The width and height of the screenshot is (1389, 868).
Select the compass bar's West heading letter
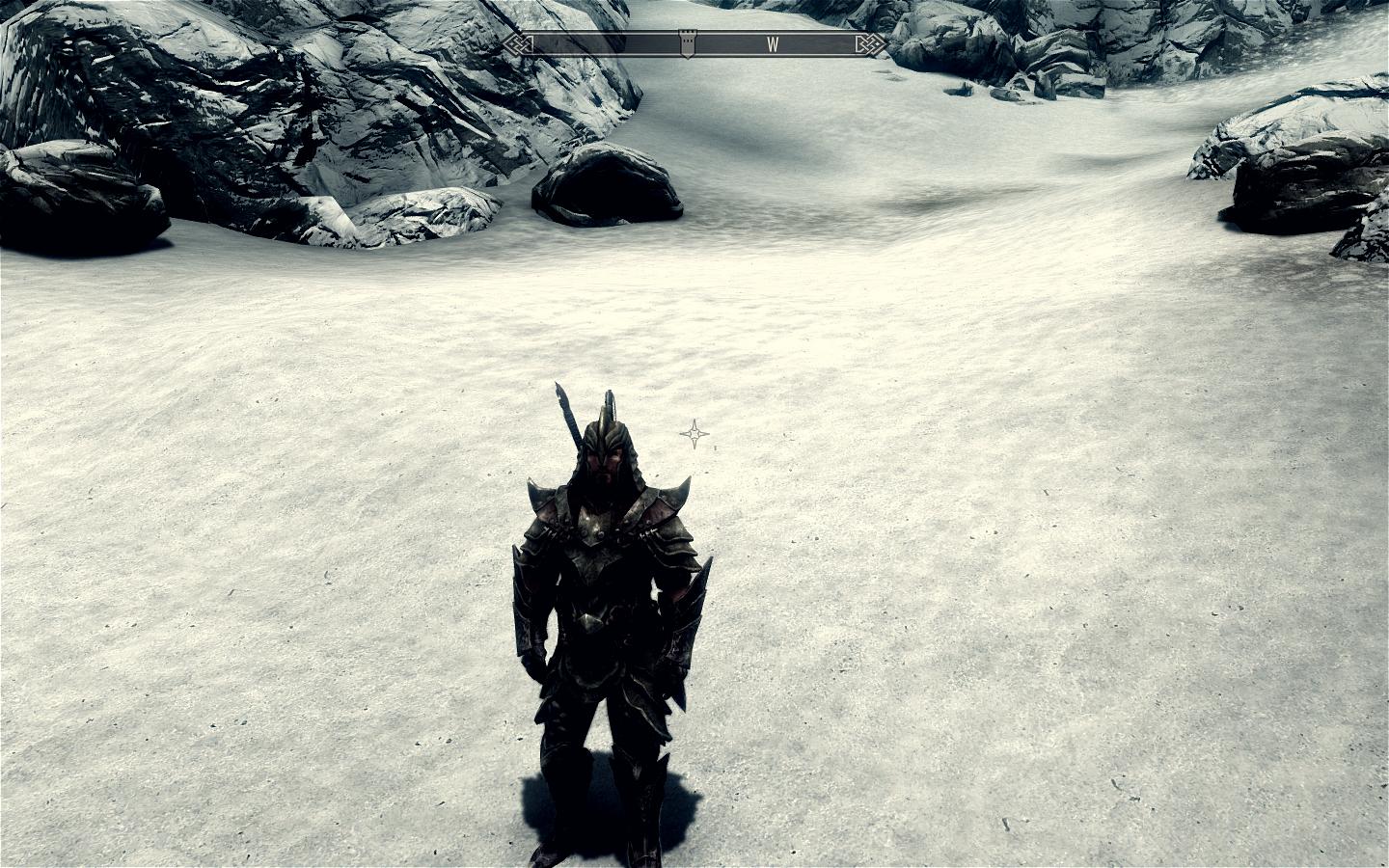point(774,43)
